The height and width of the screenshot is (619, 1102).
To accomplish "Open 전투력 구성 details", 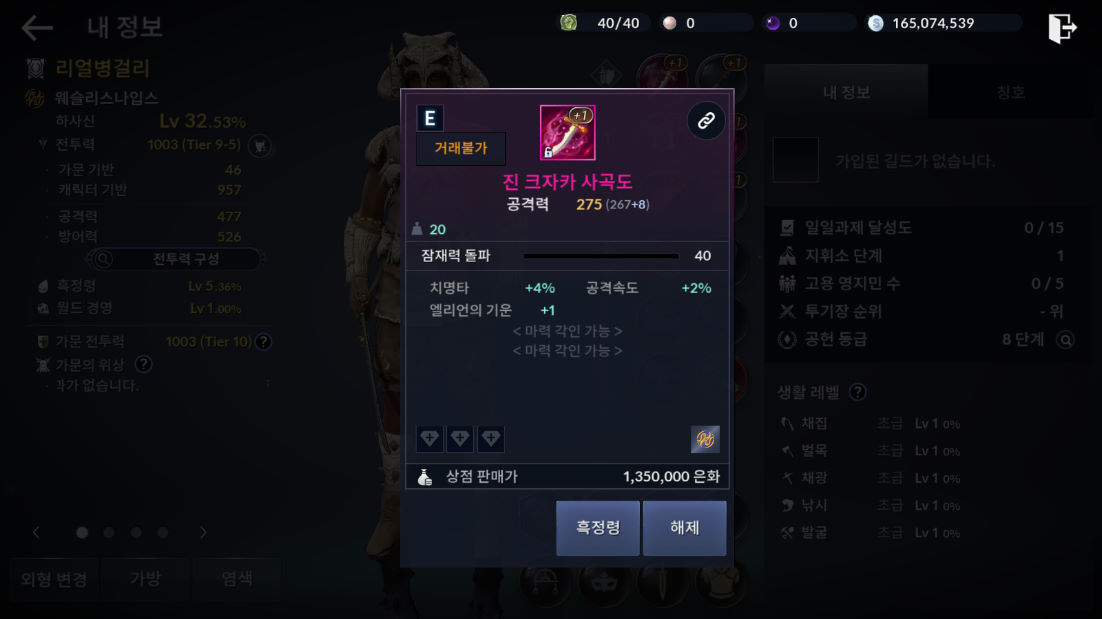I will [x=174, y=259].
